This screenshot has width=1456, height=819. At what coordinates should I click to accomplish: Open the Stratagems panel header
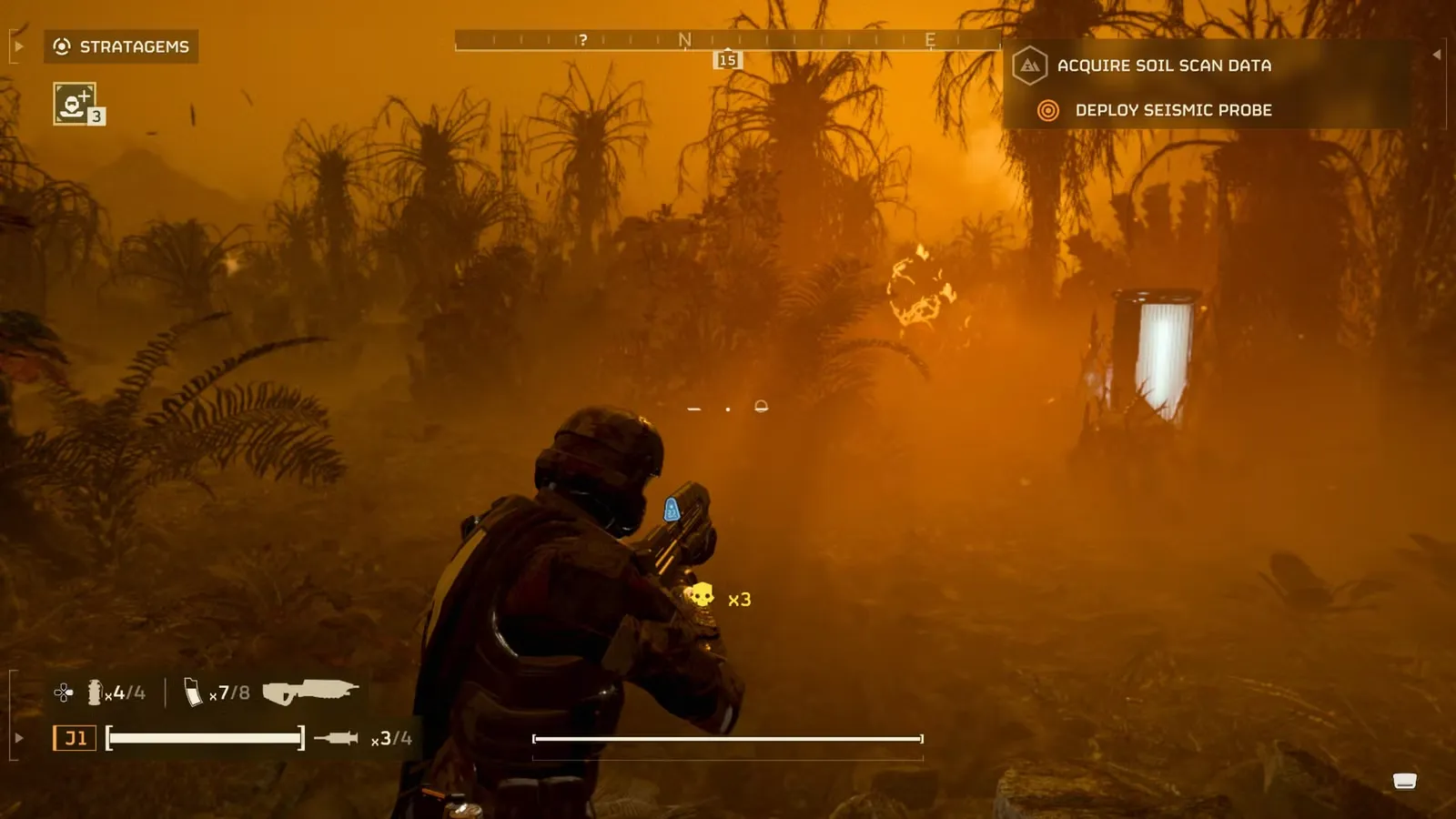(x=122, y=46)
